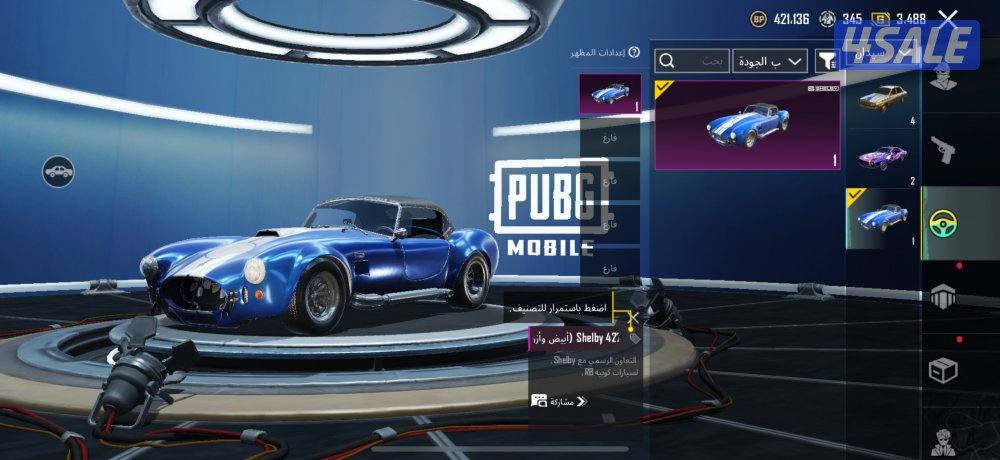Select the blue Shelby in the vehicle list
1000x460 pixels.
click(882, 217)
